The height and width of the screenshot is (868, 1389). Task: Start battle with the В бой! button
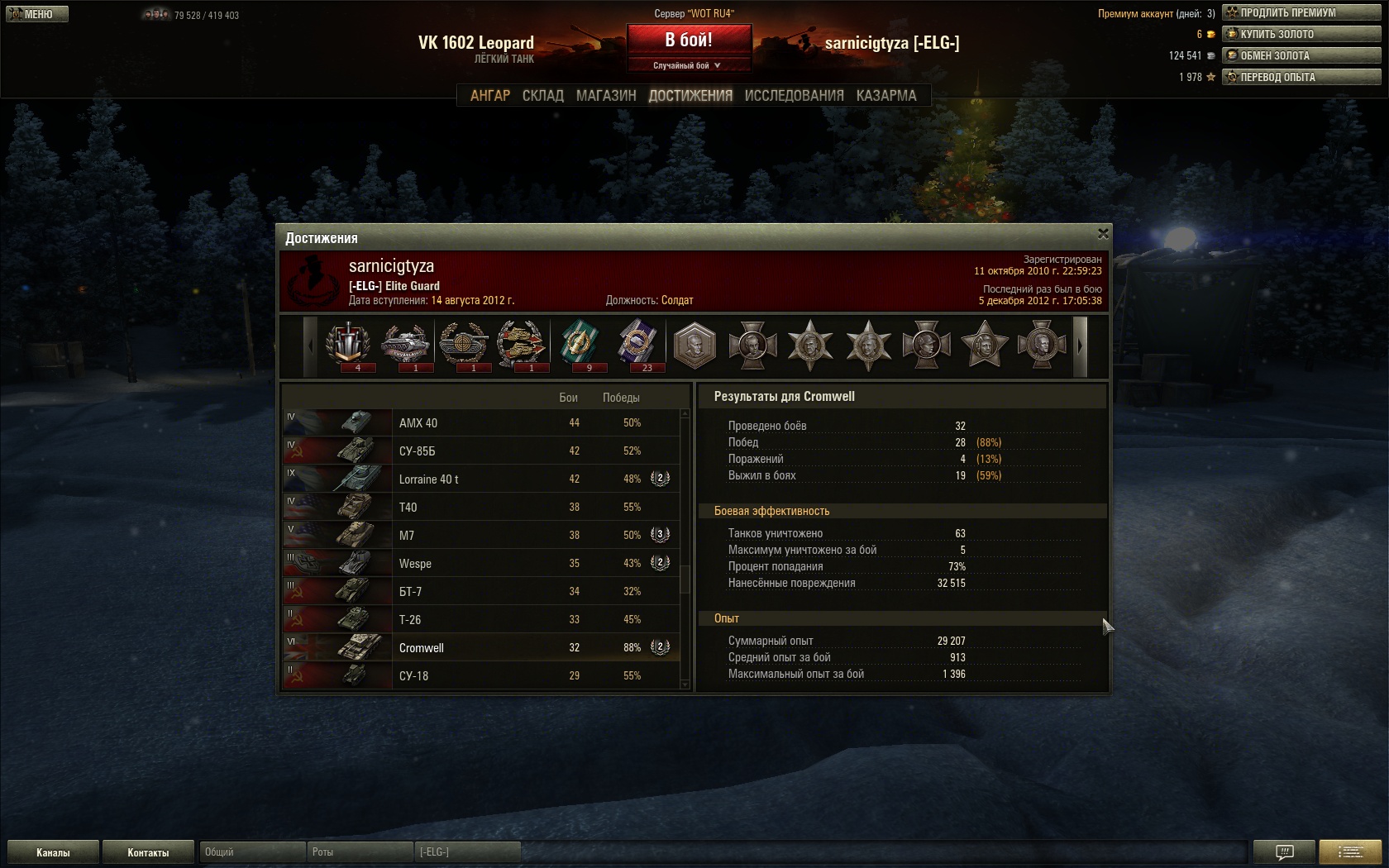pos(689,40)
